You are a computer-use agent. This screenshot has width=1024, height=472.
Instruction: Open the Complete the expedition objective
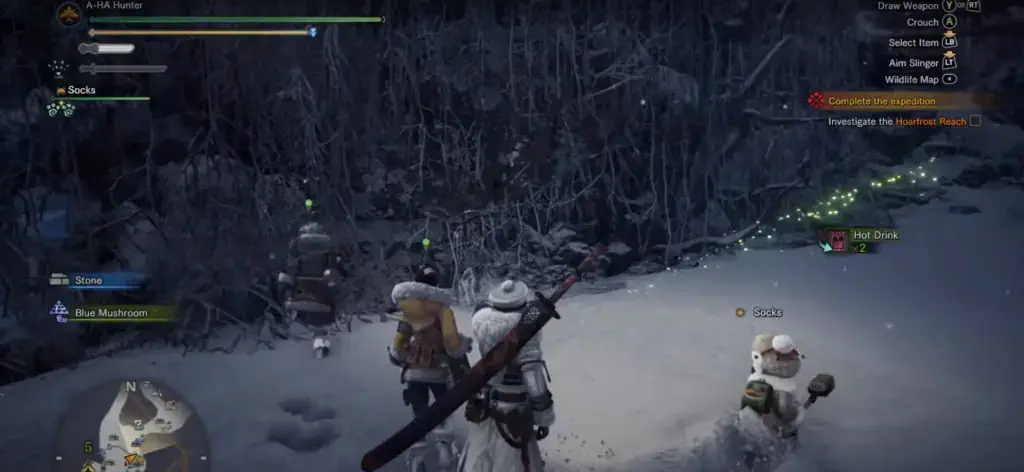(x=882, y=101)
